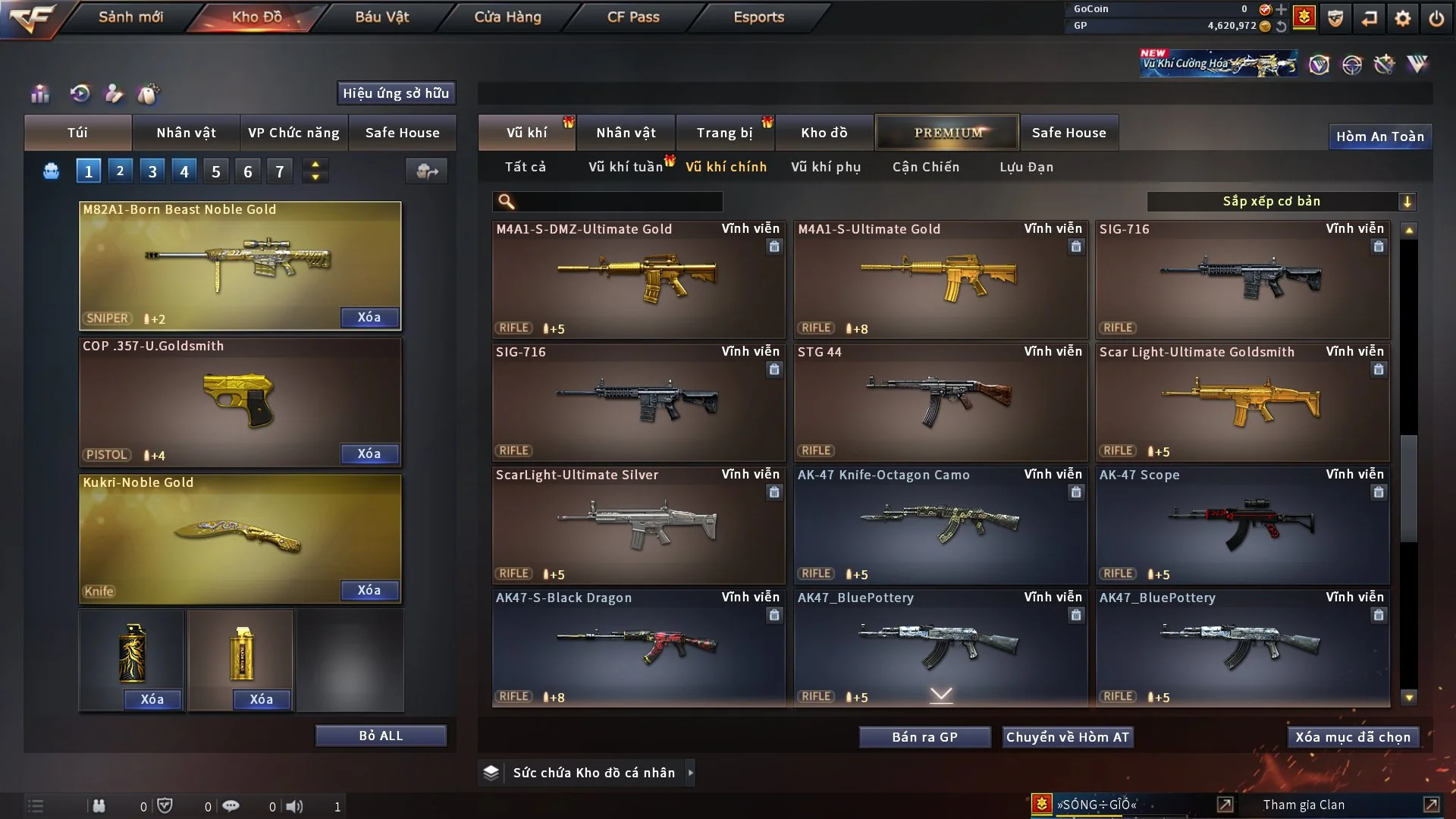Viewport: 1456px width, 819px height.
Task: Switch to the Esports section
Action: point(758,17)
